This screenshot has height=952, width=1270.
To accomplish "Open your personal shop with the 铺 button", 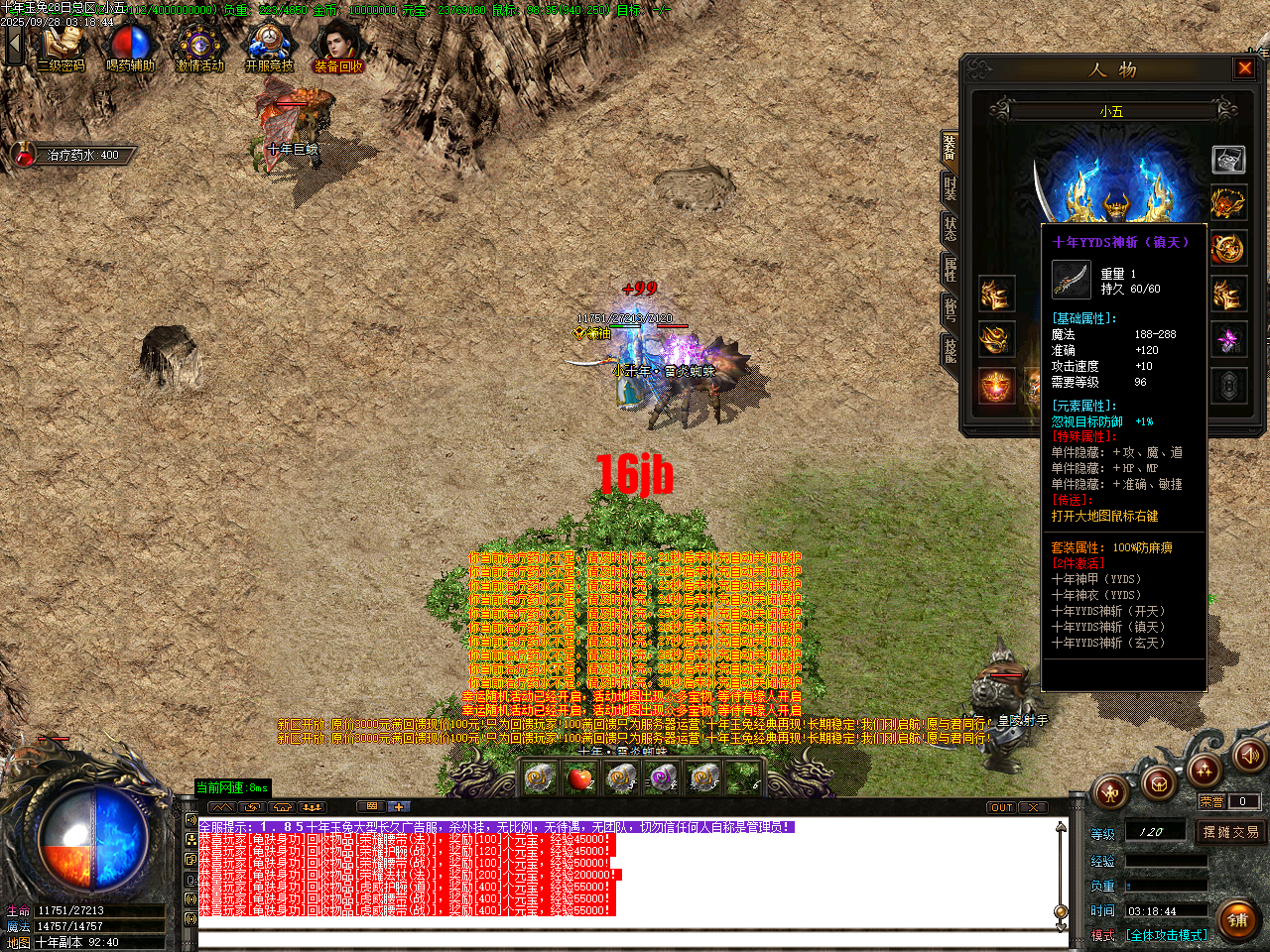I will click(1237, 918).
